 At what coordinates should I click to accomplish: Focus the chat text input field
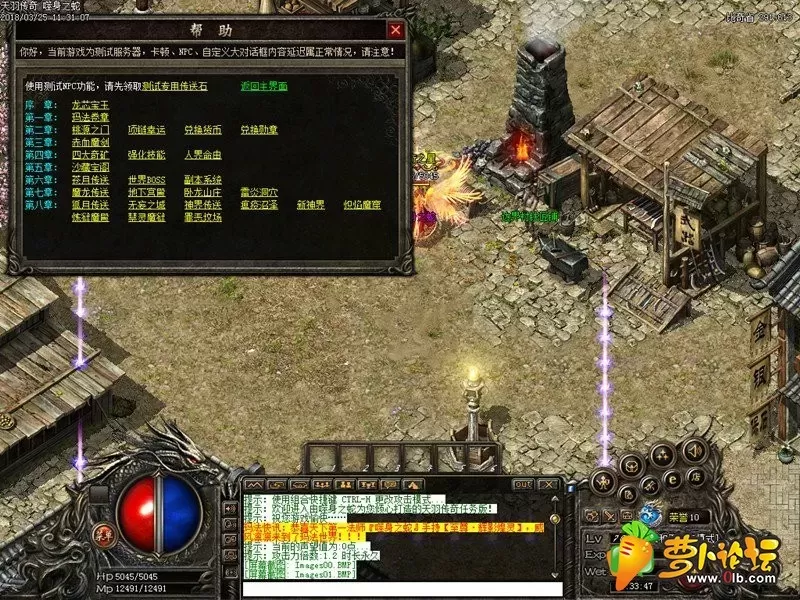(400, 588)
